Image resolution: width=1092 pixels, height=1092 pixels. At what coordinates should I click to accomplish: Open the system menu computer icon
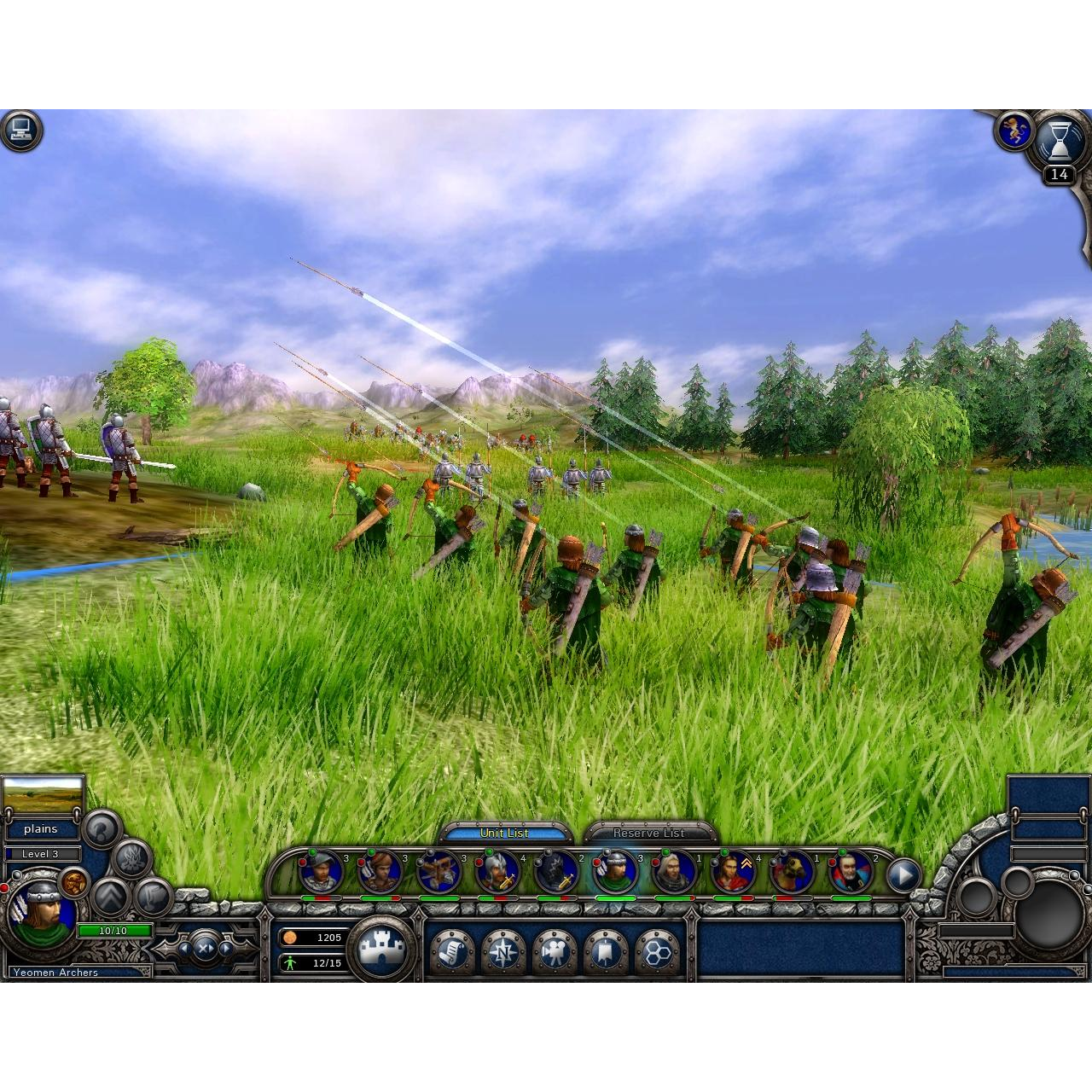pos(20,131)
